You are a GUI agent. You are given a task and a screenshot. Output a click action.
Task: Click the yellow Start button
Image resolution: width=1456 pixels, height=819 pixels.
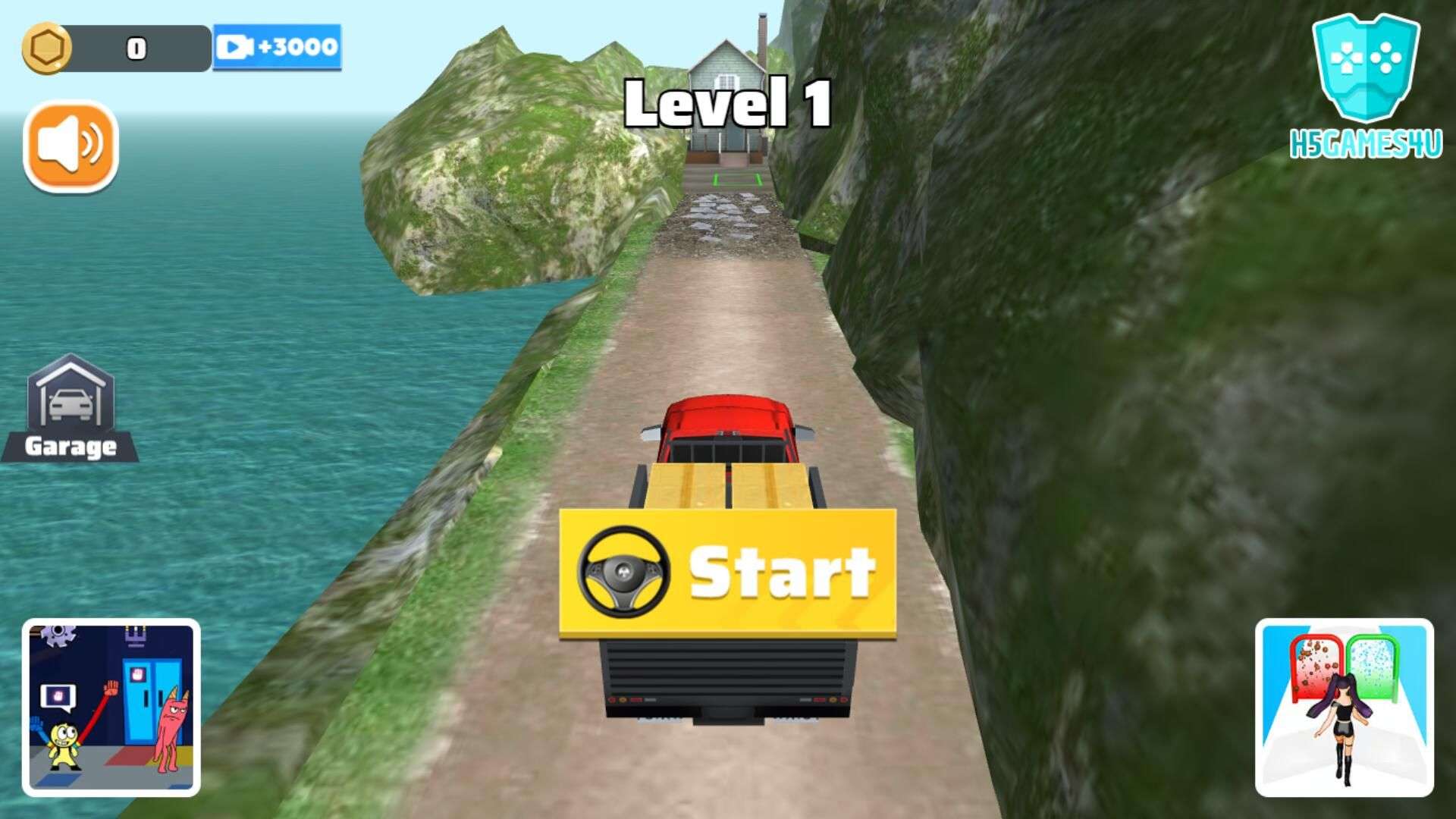[727, 573]
